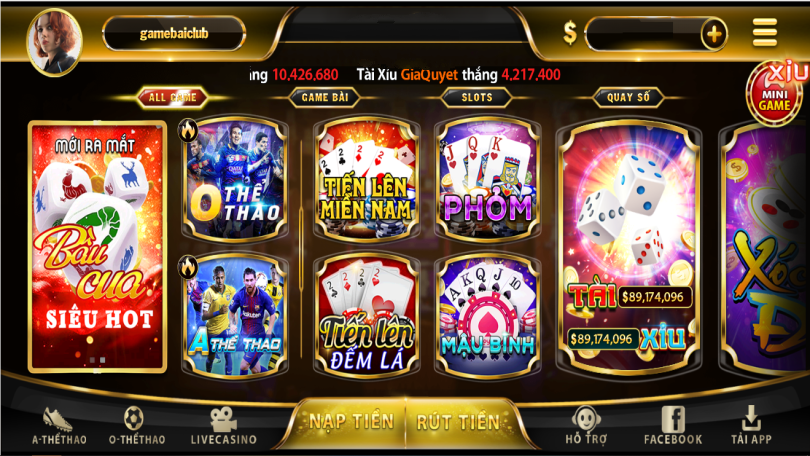810x456 pixels.
Task: Play Tiến Lên Đếm Lá card game
Action: click(367, 313)
